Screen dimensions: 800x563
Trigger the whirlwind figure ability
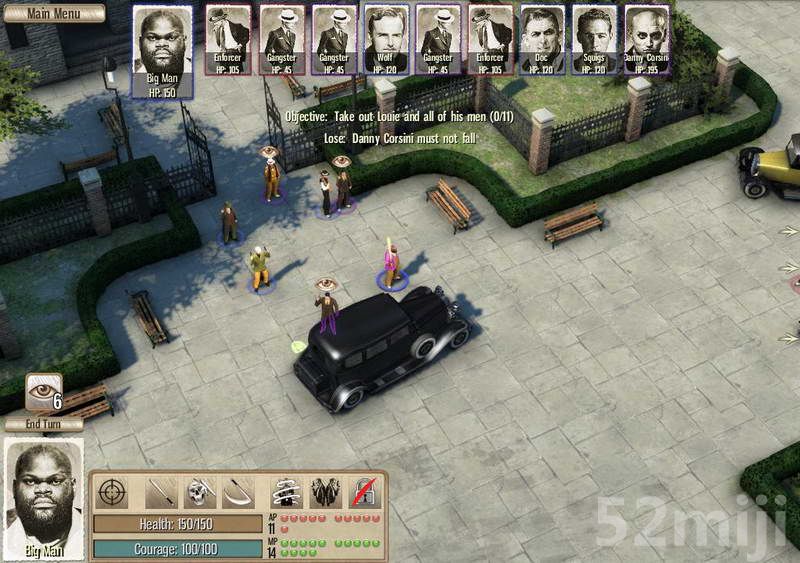[x=287, y=492]
